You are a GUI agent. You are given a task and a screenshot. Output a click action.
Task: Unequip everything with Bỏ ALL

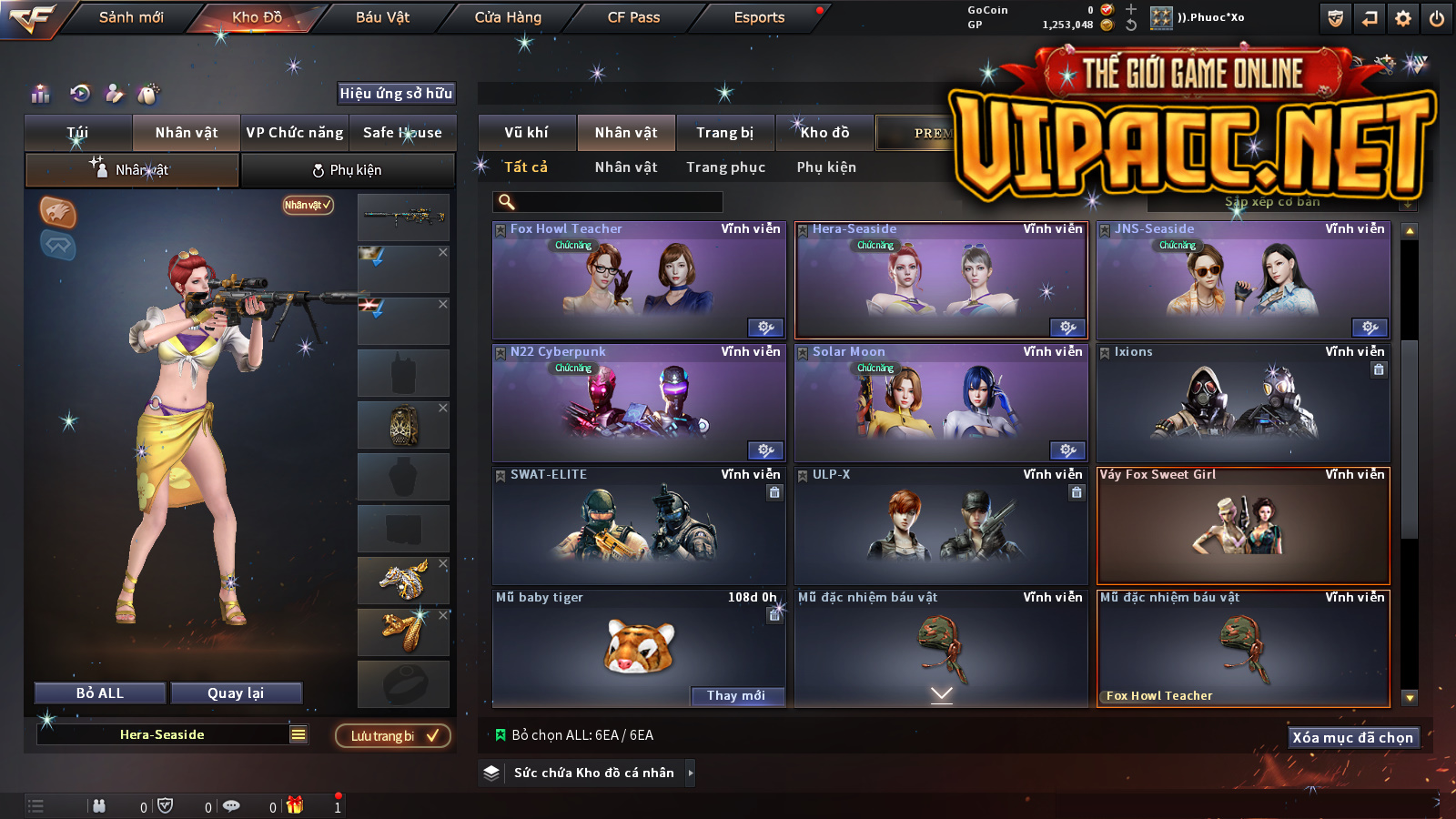[x=100, y=693]
